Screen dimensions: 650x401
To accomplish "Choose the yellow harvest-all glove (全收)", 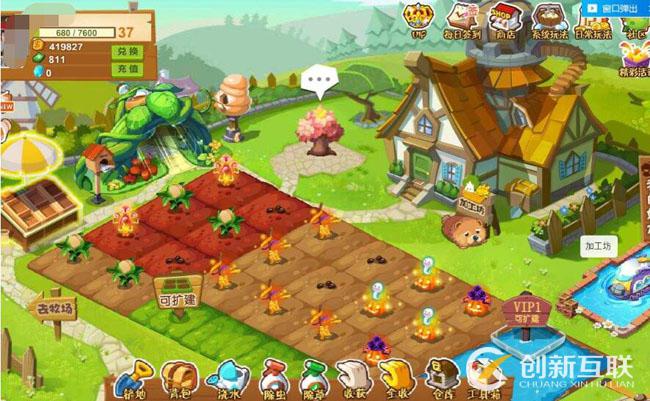I will pyautogui.click(x=394, y=379).
